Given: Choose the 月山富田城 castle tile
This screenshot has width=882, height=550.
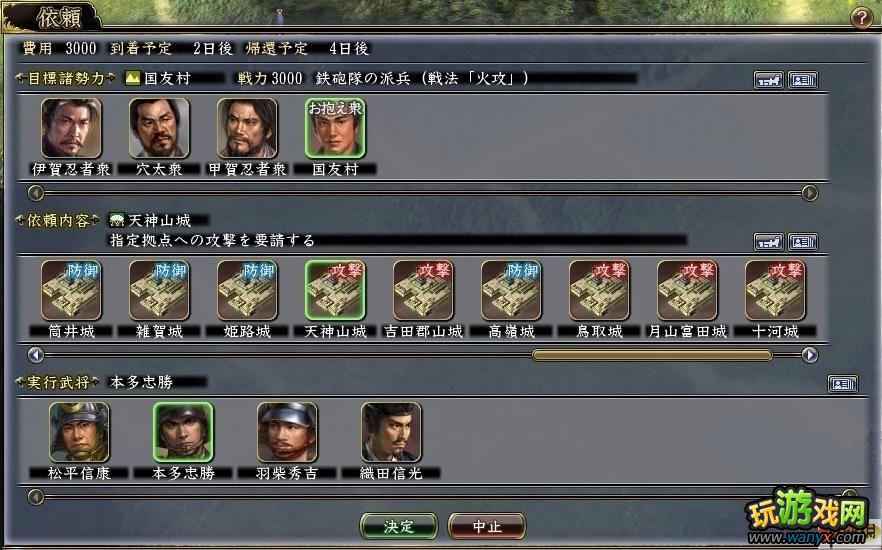Looking at the screenshot, I should tap(687, 291).
